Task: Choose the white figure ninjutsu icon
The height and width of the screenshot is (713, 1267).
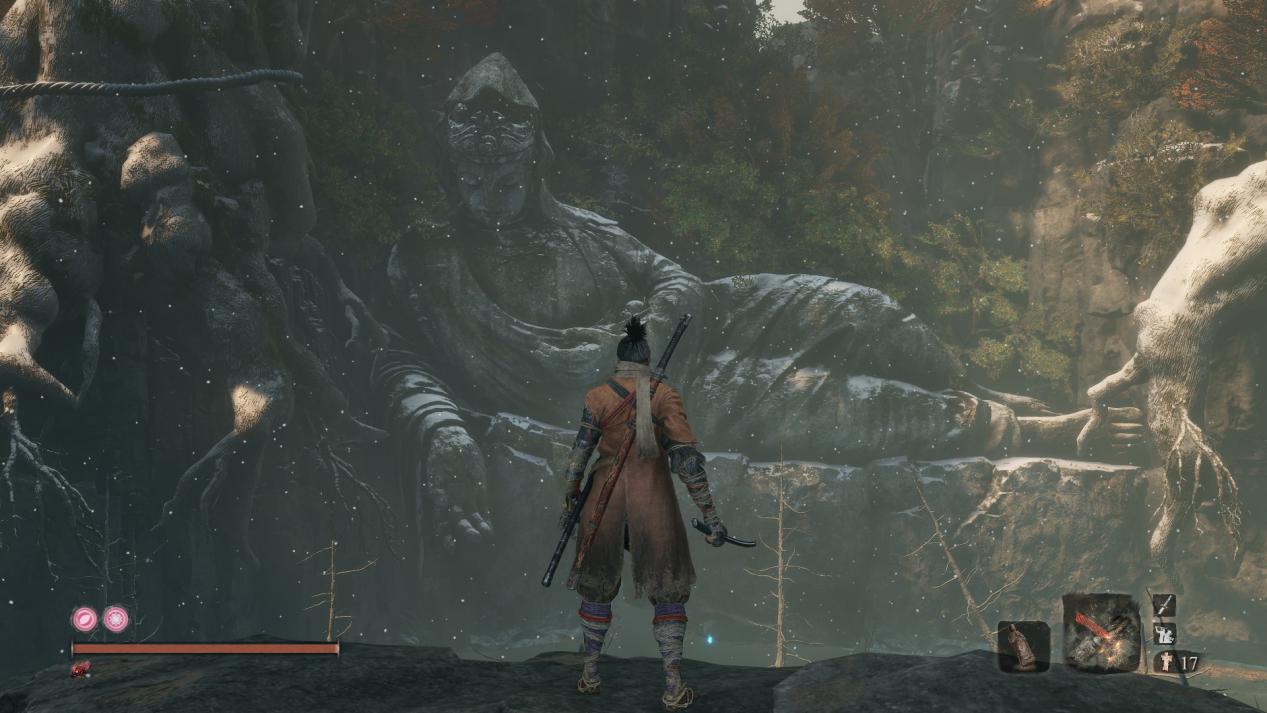Action: 1164,633
